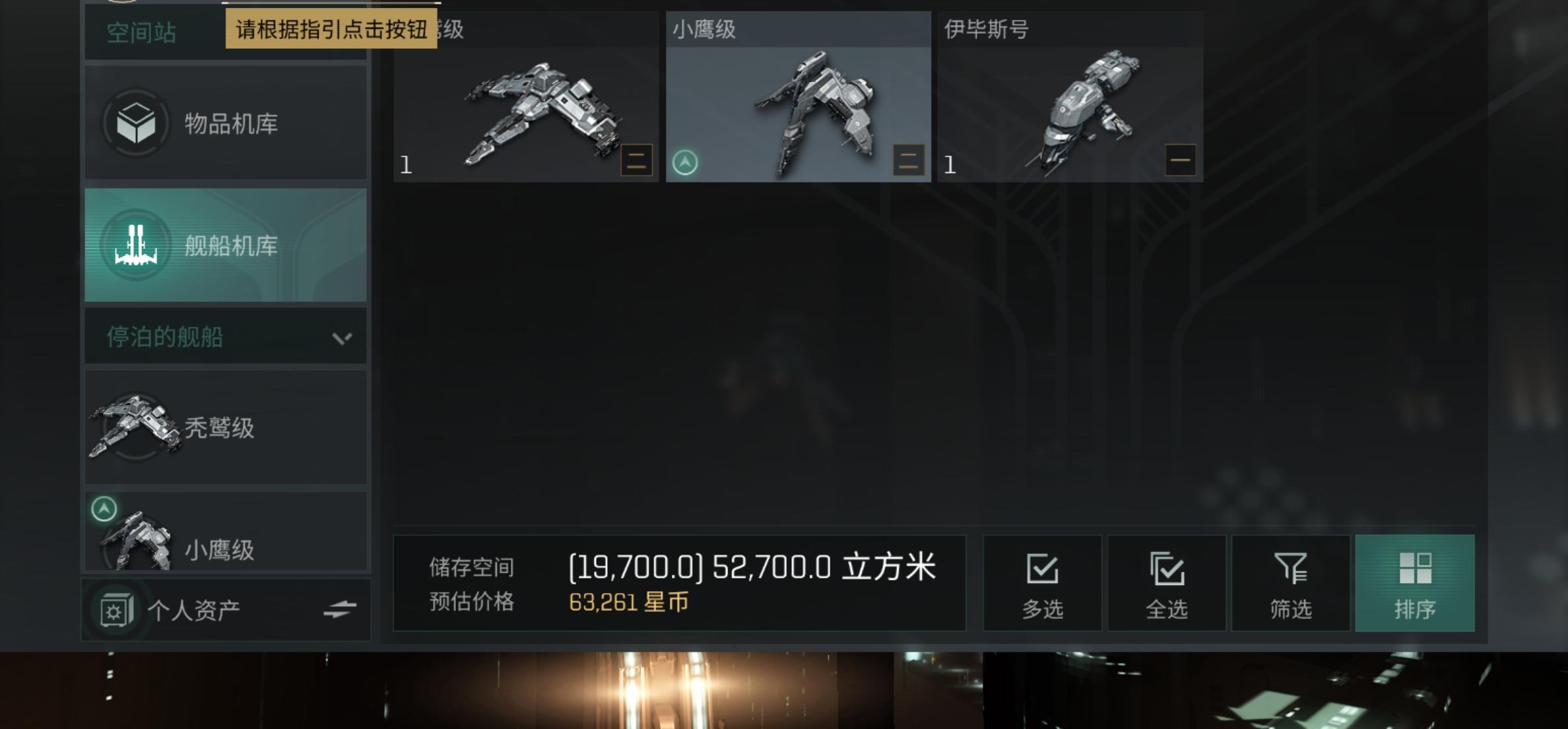The height and width of the screenshot is (729, 1568).
Task: Click the storage volume reading 52,700.0 立方米
Action: pos(752,567)
